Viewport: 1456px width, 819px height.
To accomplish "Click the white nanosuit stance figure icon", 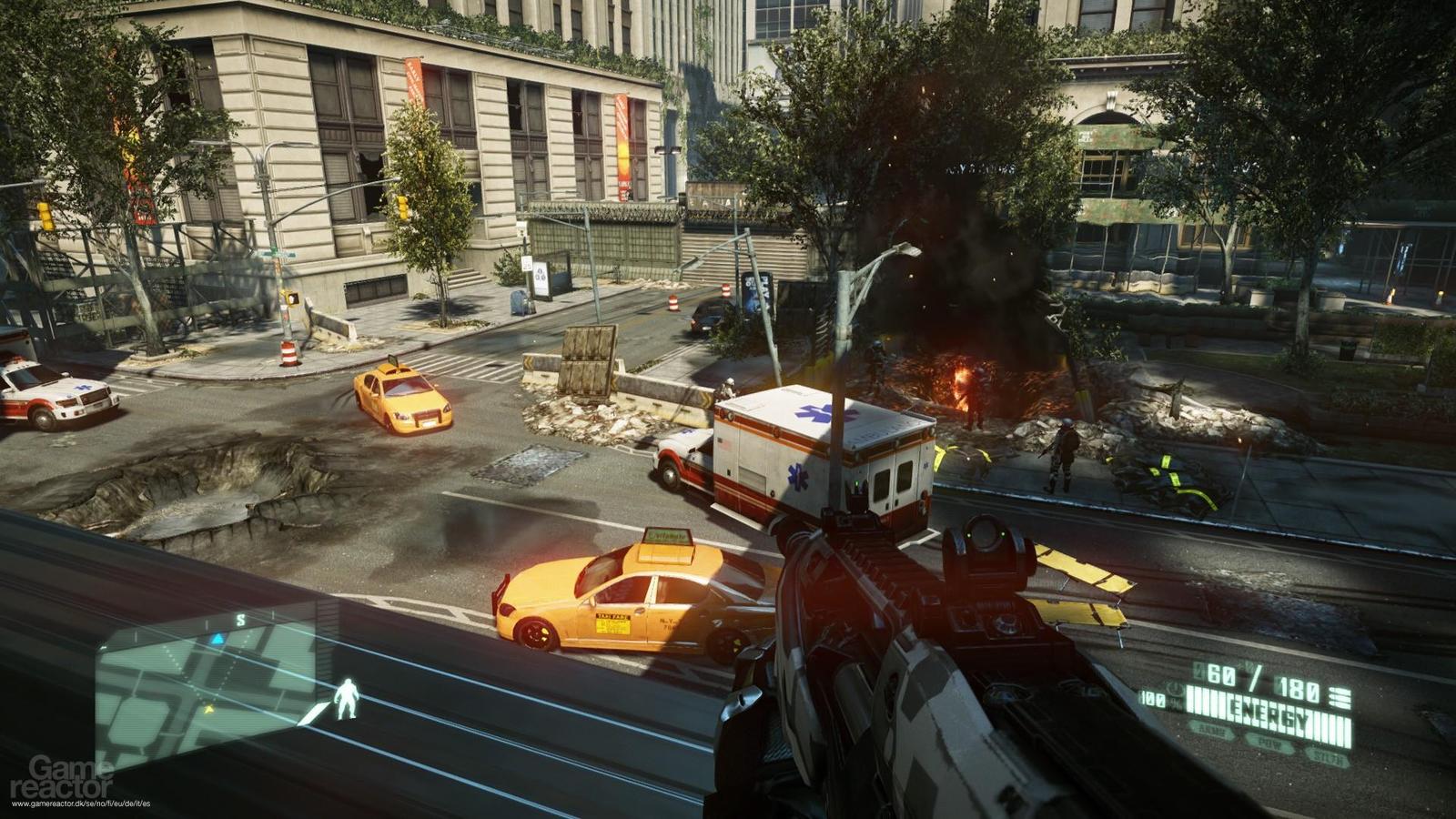I will click(346, 700).
